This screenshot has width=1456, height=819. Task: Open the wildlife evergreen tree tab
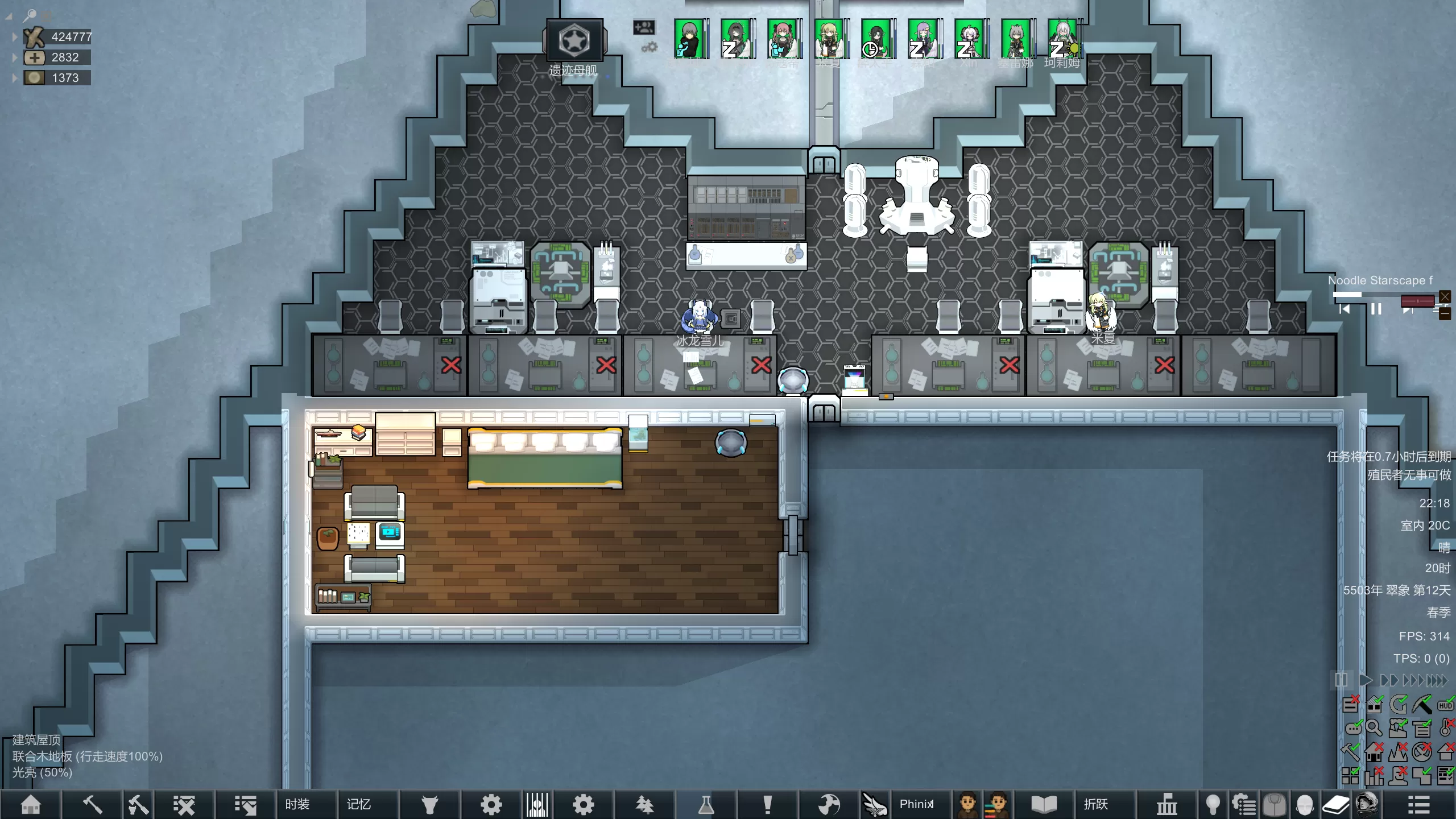tap(644, 804)
